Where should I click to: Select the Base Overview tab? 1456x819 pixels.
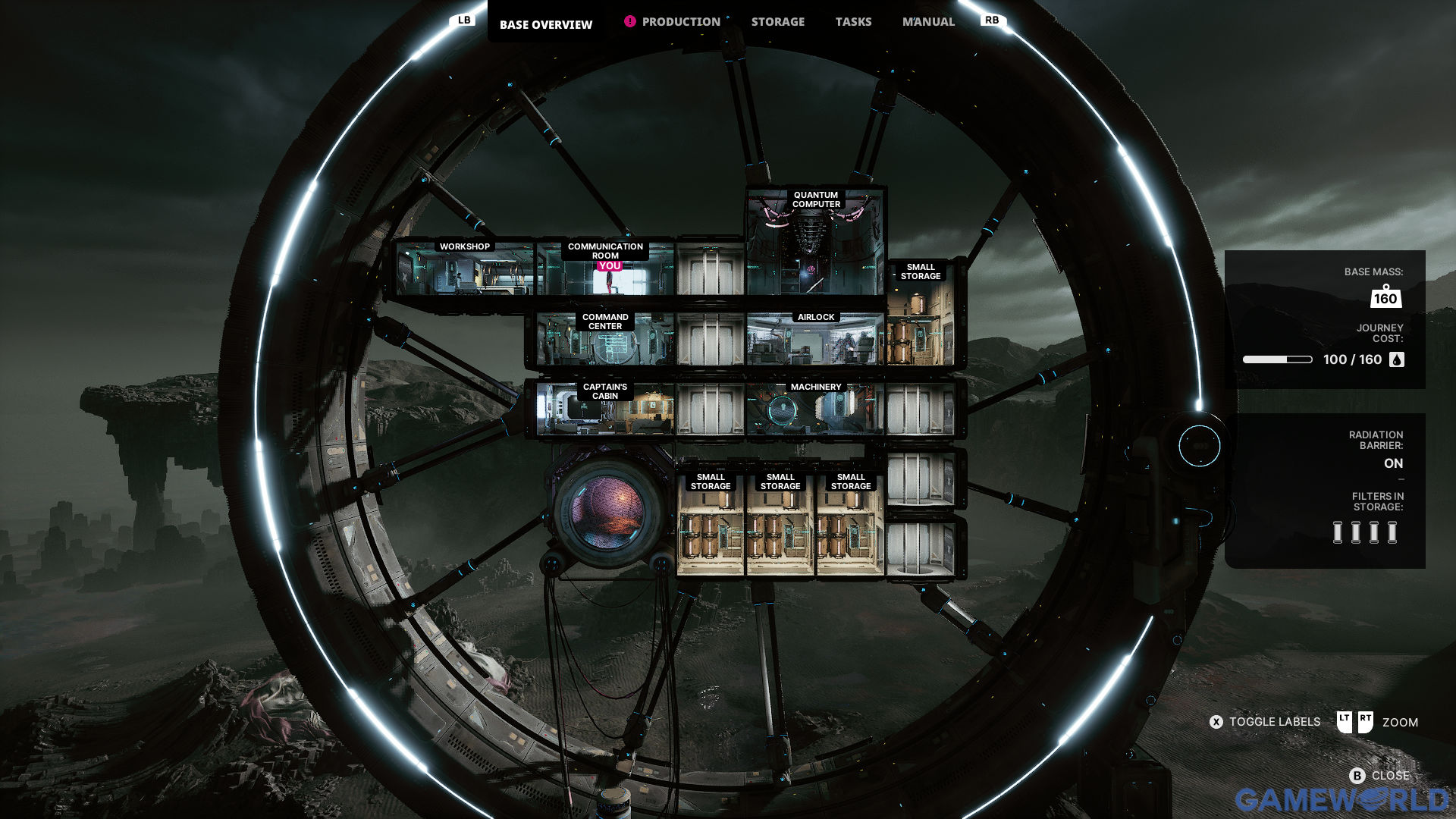point(545,24)
